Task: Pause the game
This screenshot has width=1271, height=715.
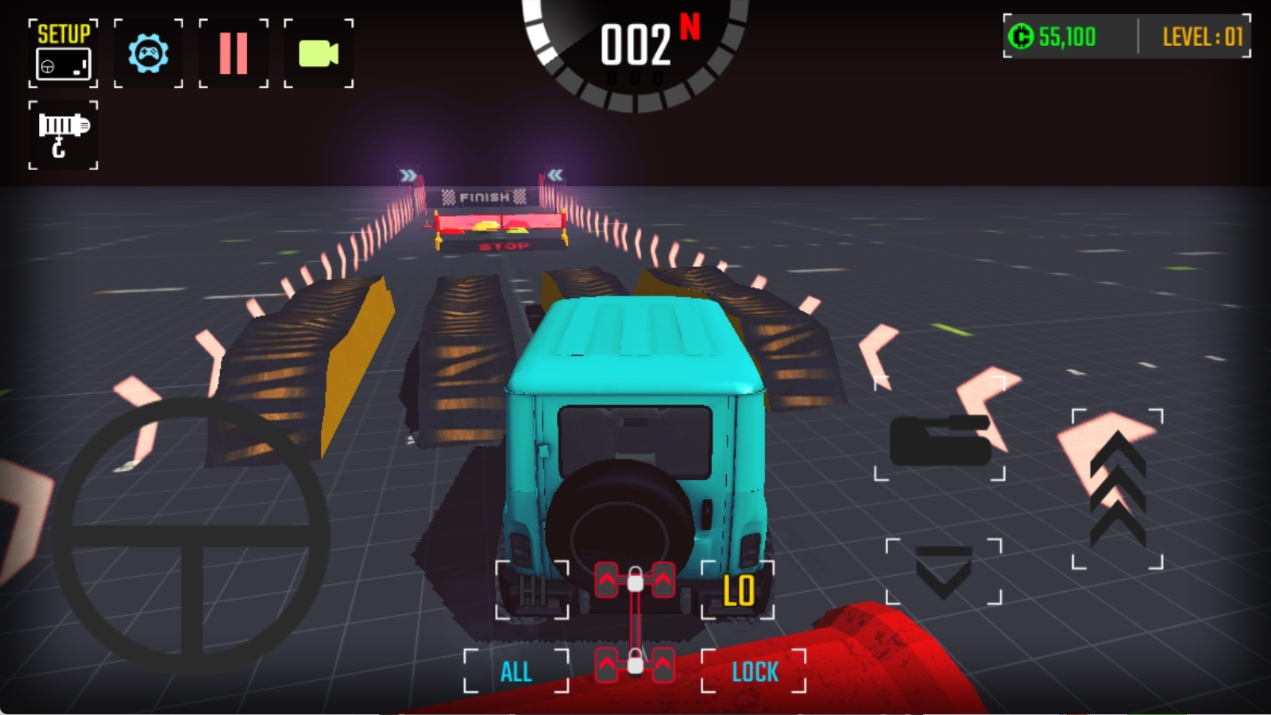Action: [233, 53]
